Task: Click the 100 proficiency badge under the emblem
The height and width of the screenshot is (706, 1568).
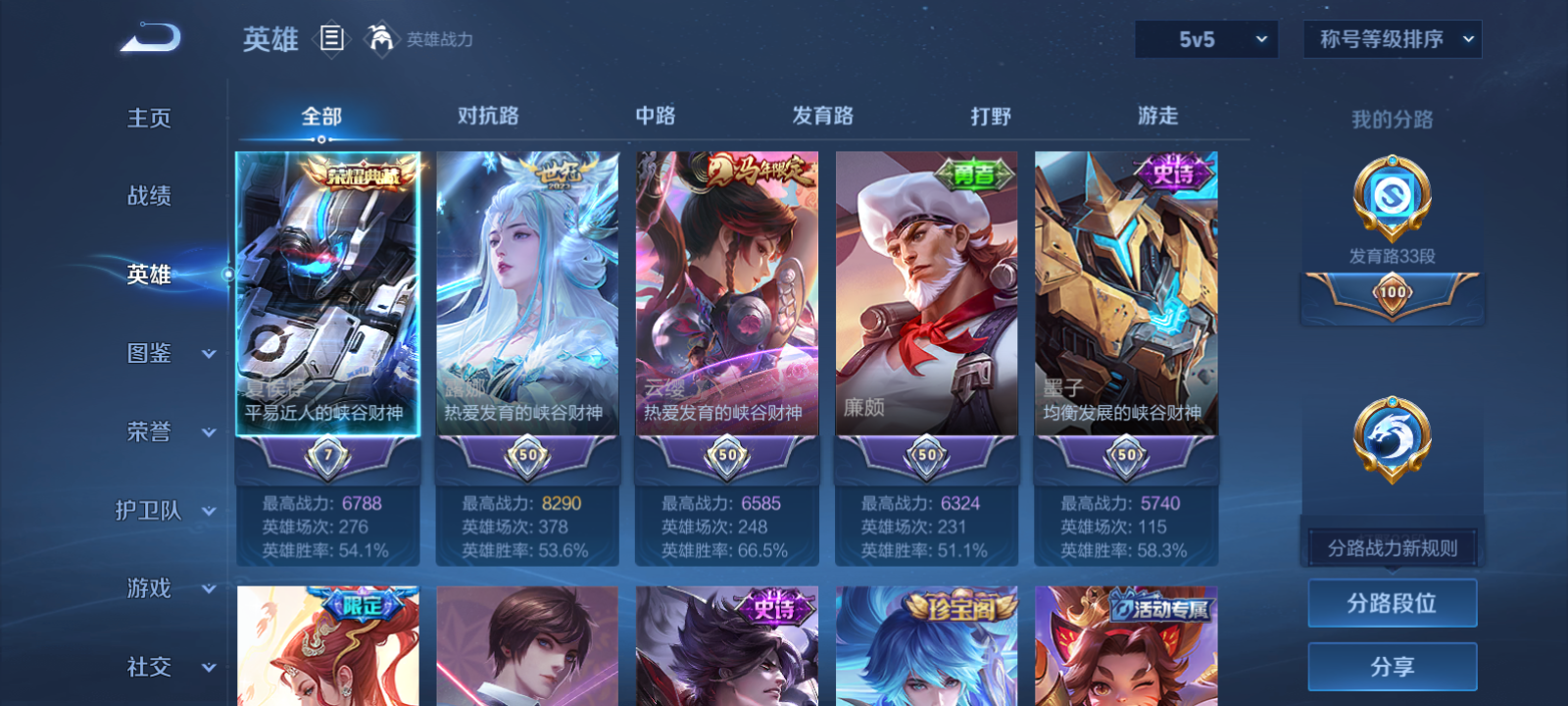Action: click(x=1393, y=291)
